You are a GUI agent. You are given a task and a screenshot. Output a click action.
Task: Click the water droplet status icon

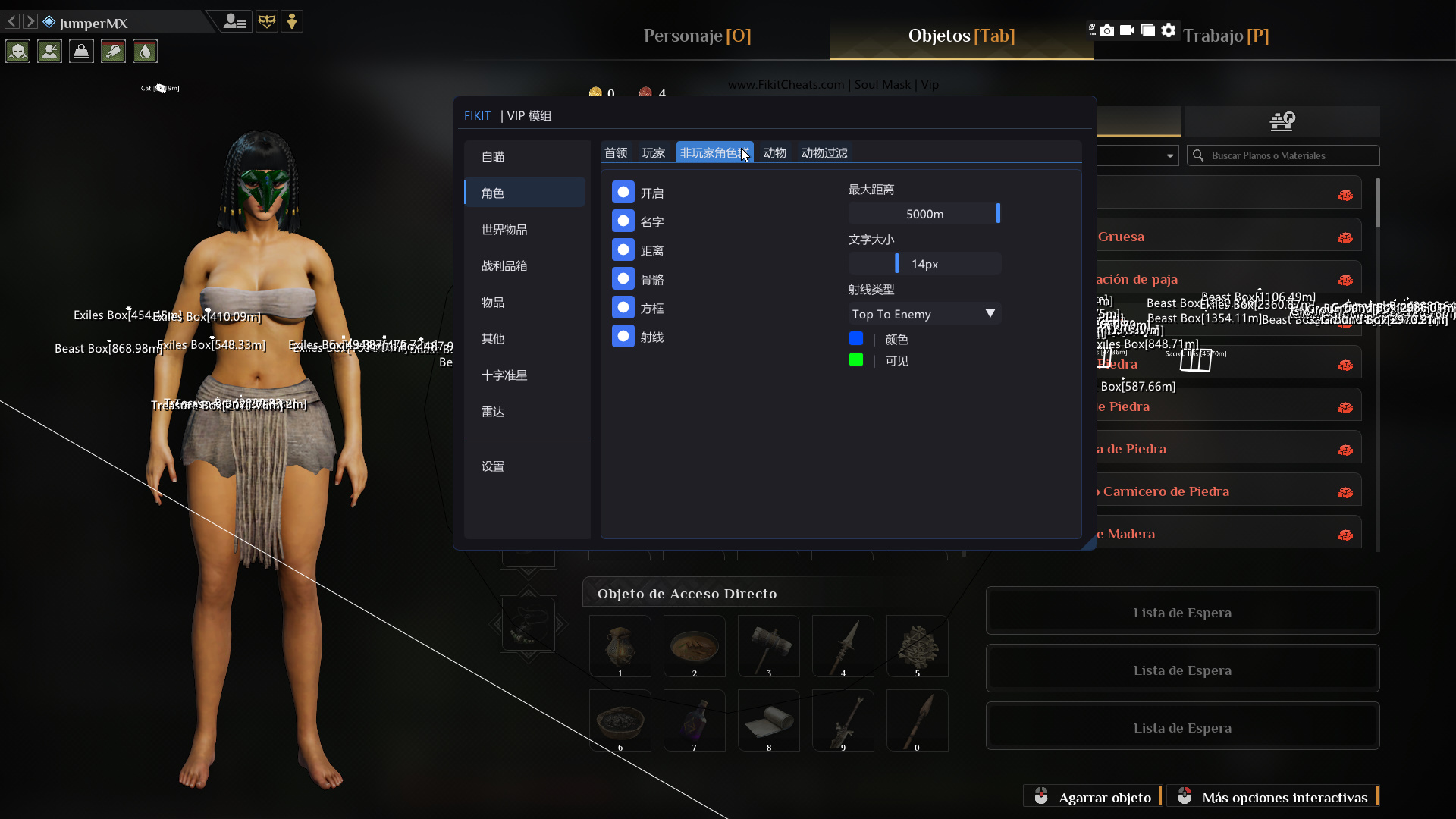(x=144, y=52)
